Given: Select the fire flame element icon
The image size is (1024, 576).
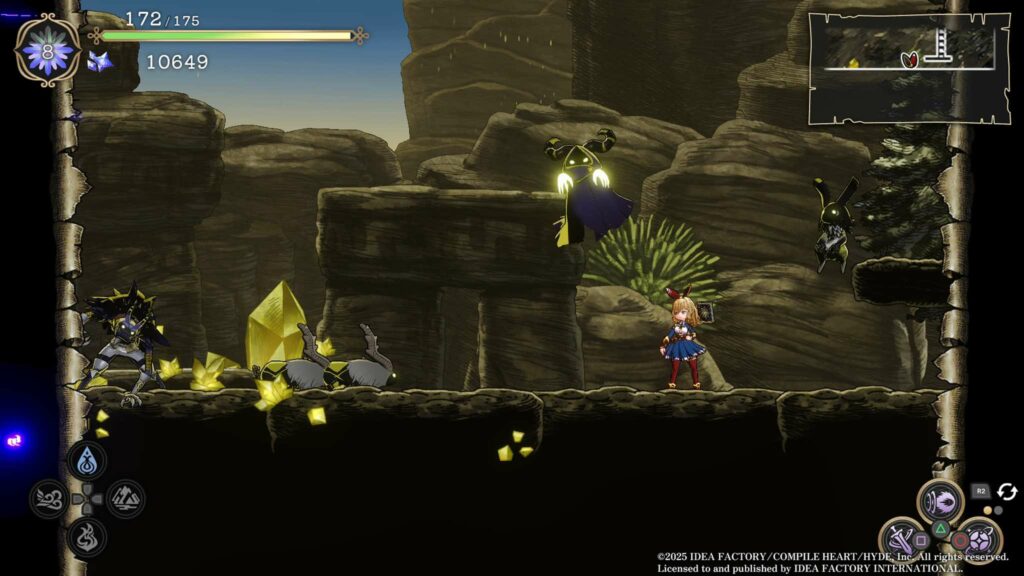Looking at the screenshot, I should (87, 536).
